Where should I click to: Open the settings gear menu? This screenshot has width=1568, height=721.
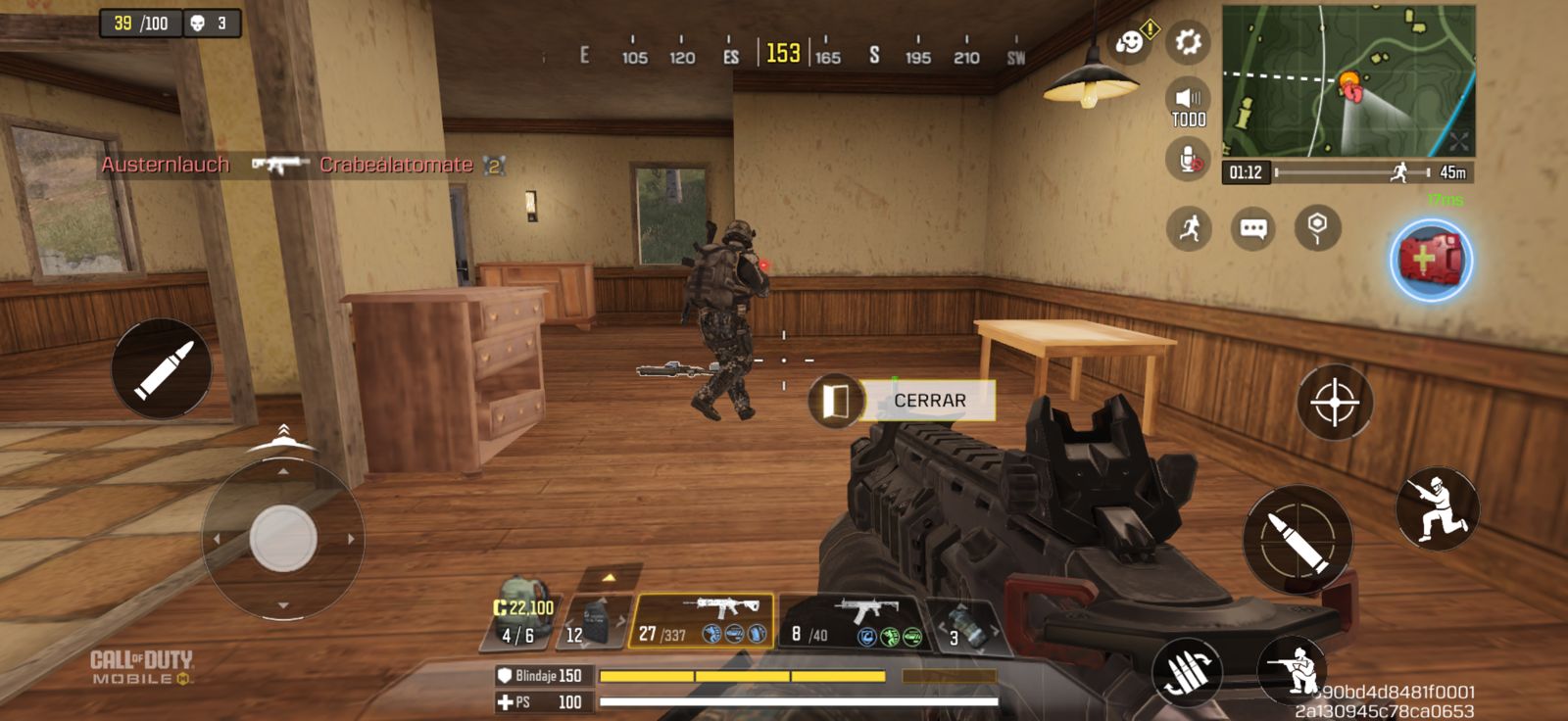click(1188, 42)
